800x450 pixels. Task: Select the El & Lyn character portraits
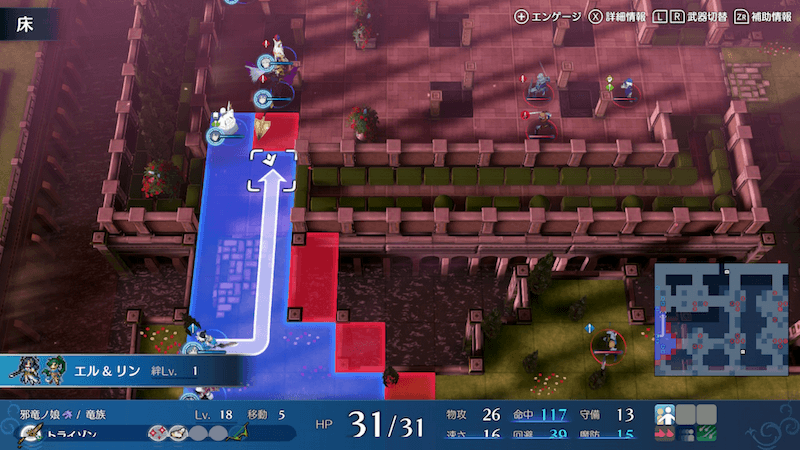[x=40, y=370]
